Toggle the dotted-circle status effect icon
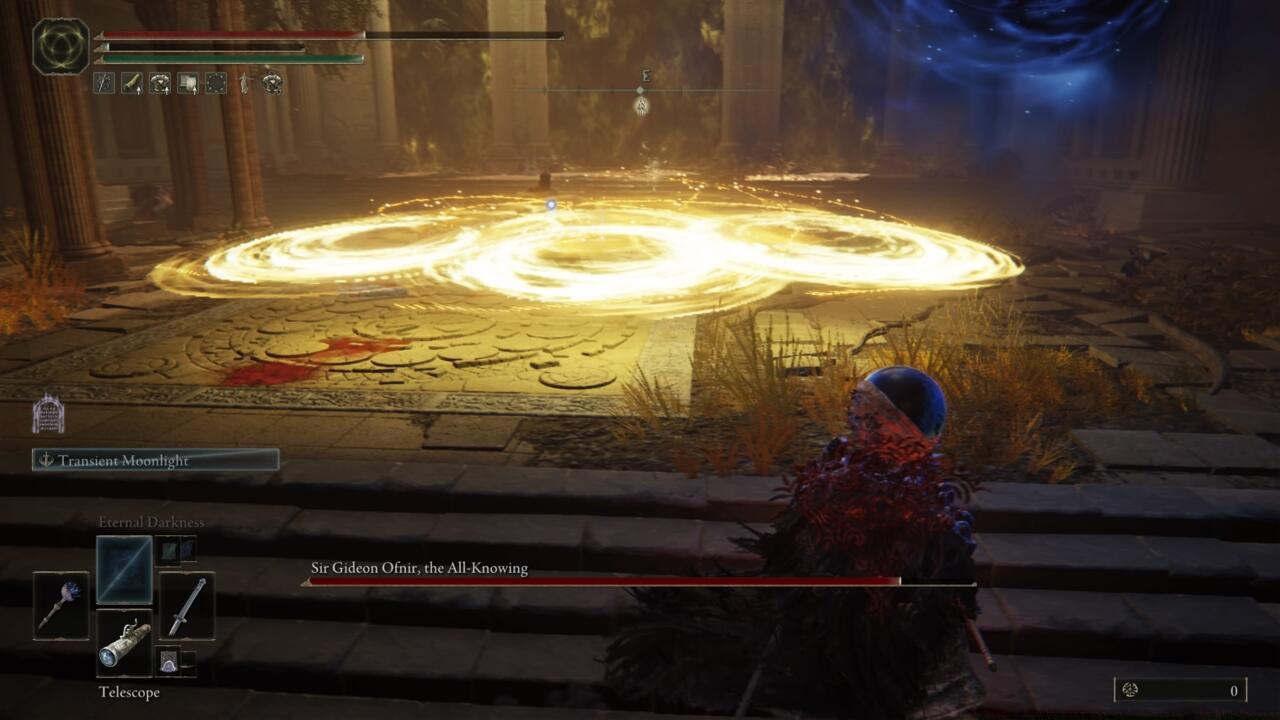 [x=214, y=84]
